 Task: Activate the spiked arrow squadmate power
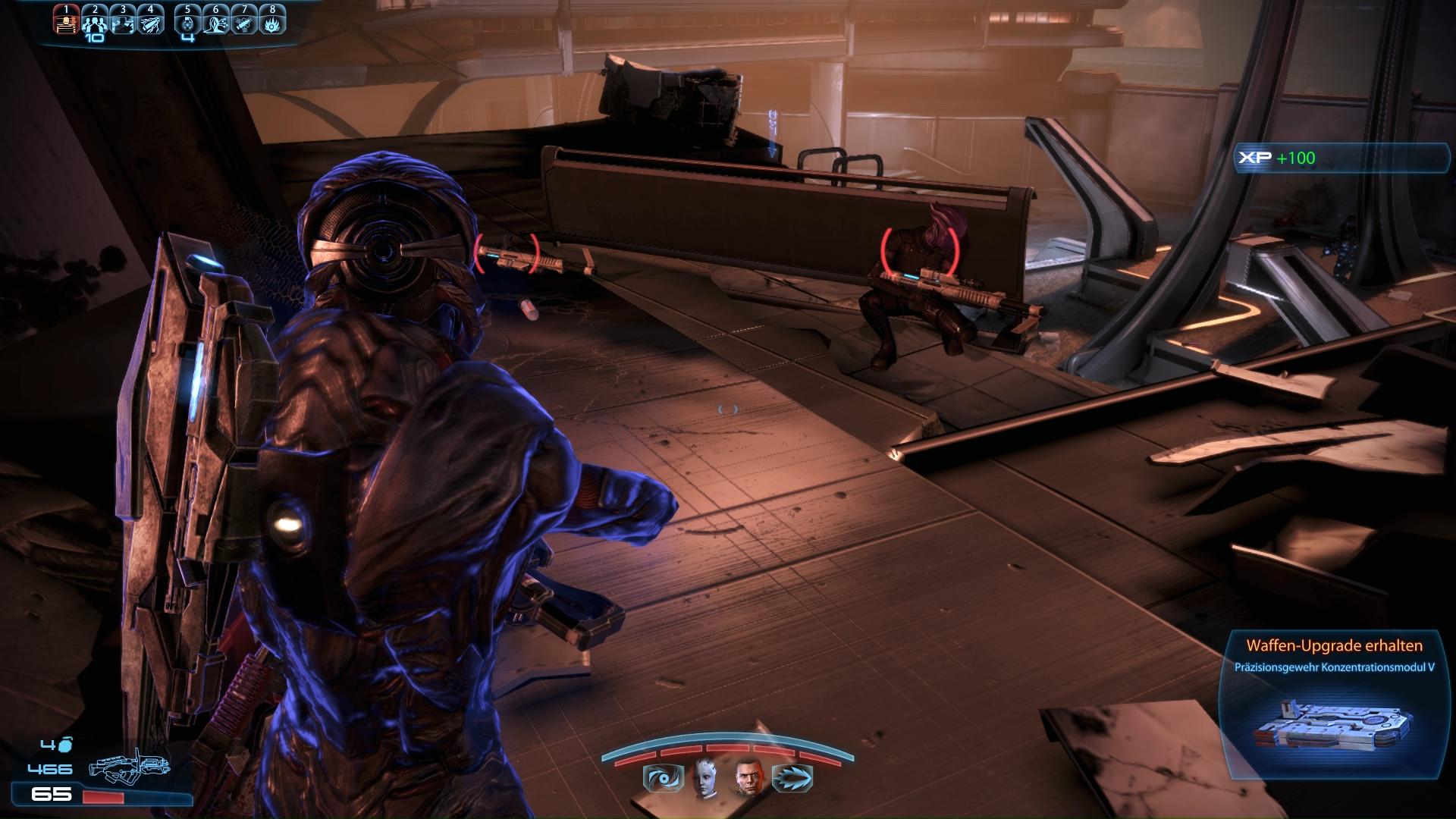click(x=792, y=779)
